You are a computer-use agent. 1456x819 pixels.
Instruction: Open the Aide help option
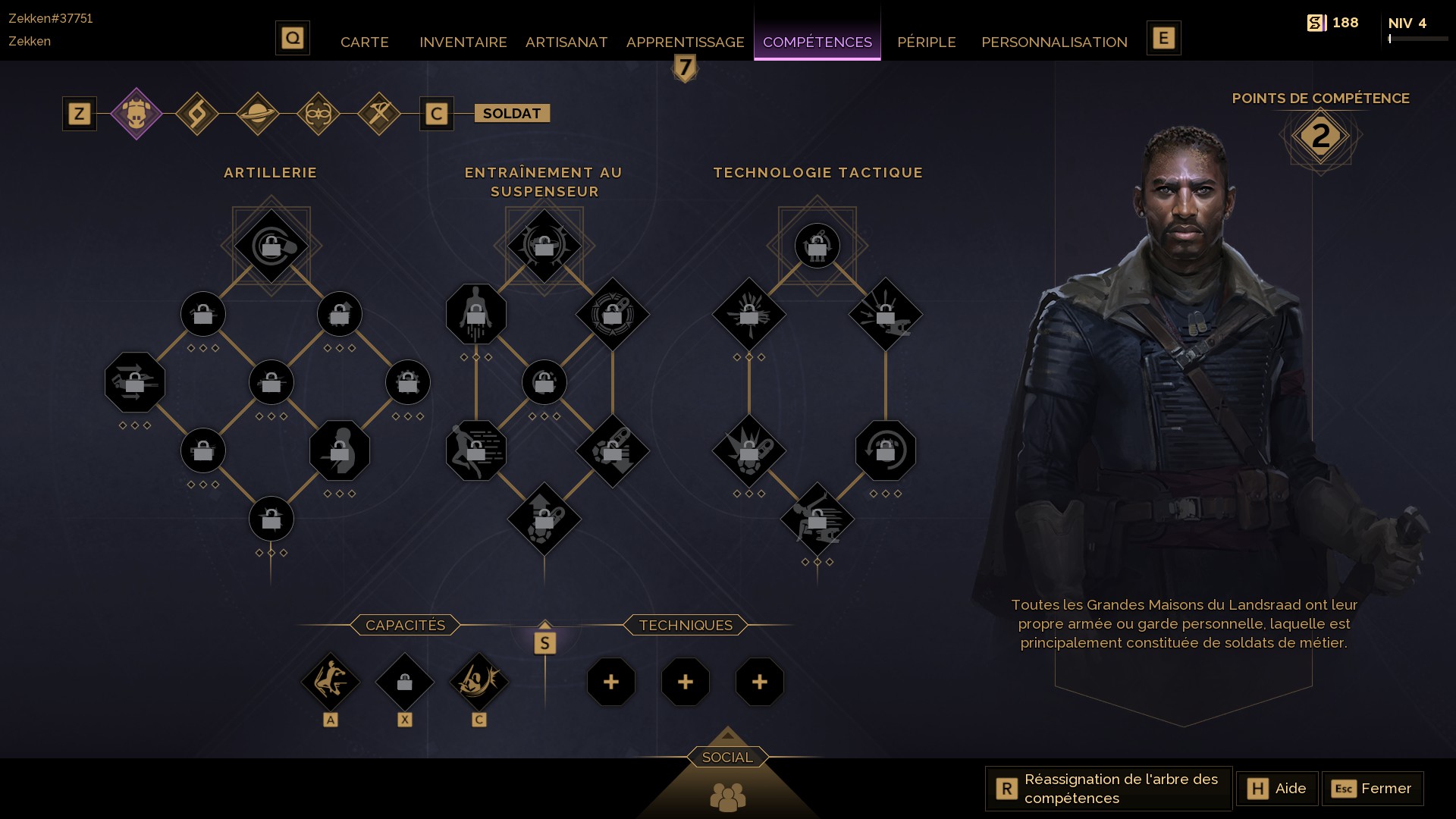(1277, 789)
